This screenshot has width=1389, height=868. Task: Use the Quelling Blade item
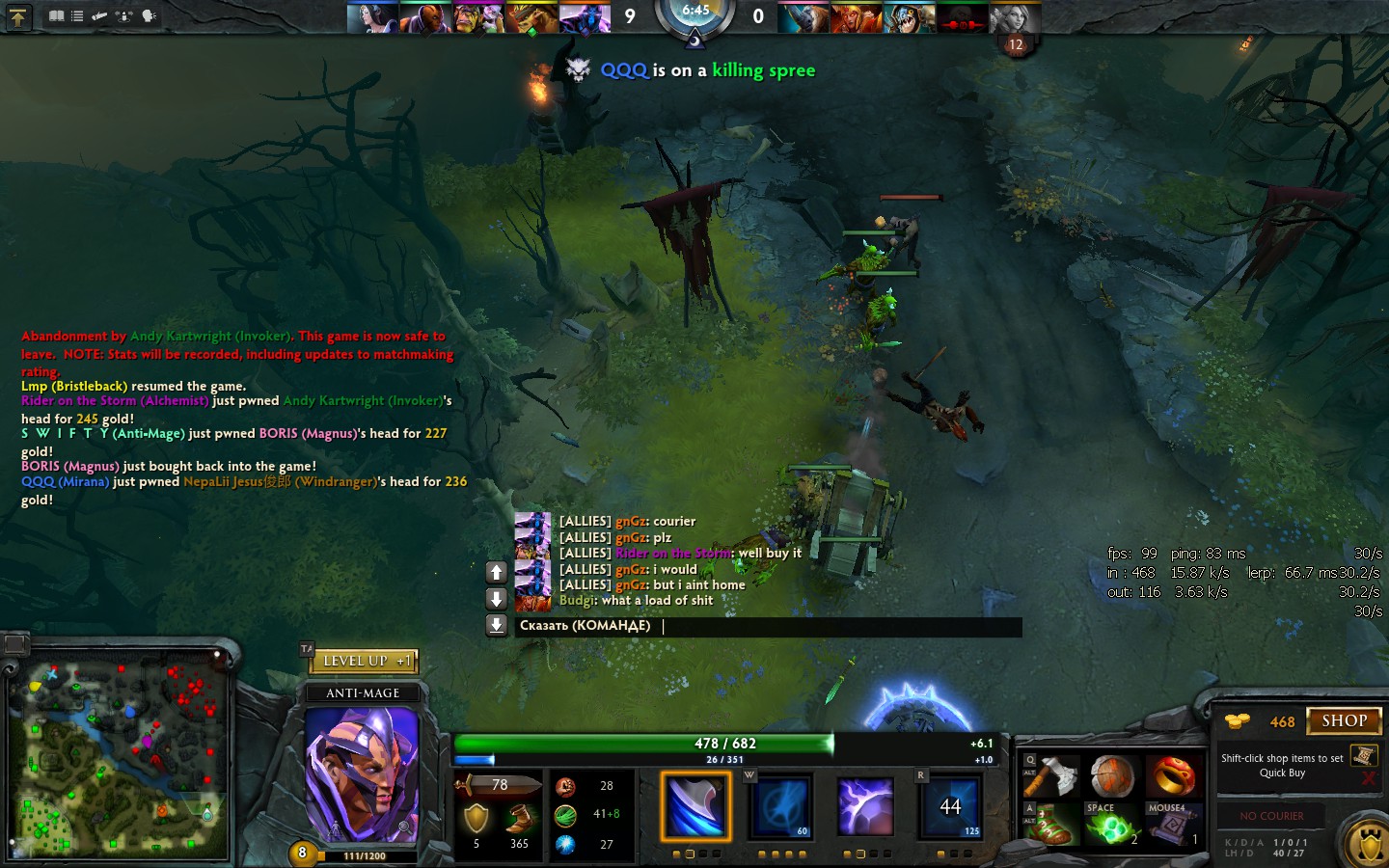point(1055,775)
